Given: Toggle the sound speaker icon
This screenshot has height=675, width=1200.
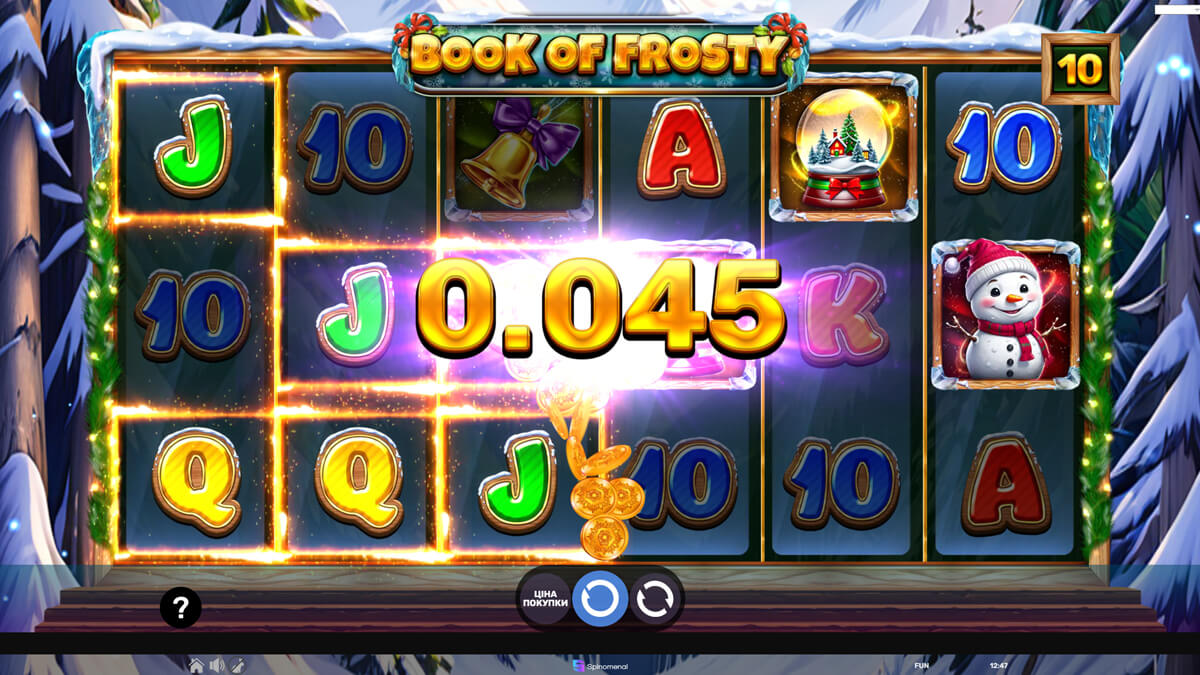Looking at the screenshot, I should coord(217,665).
